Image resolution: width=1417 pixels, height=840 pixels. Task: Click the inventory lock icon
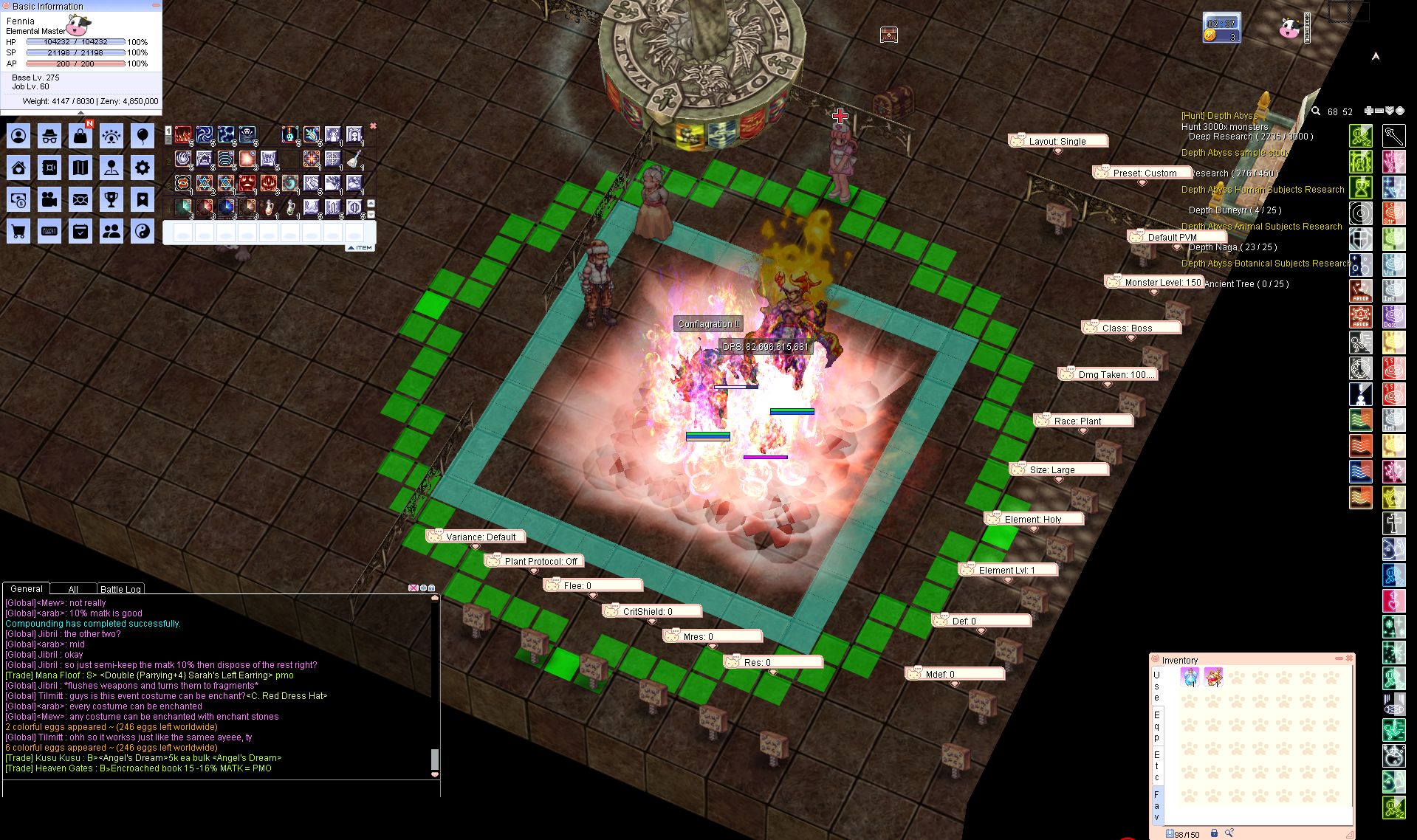(1214, 833)
